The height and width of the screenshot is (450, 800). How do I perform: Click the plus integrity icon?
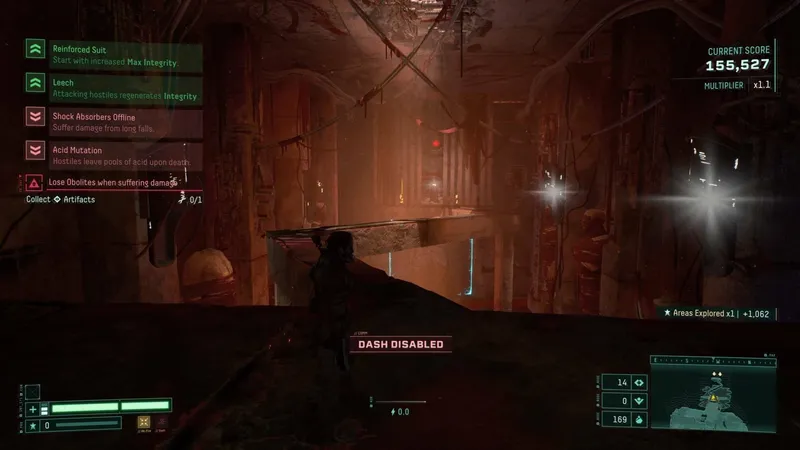point(33,408)
